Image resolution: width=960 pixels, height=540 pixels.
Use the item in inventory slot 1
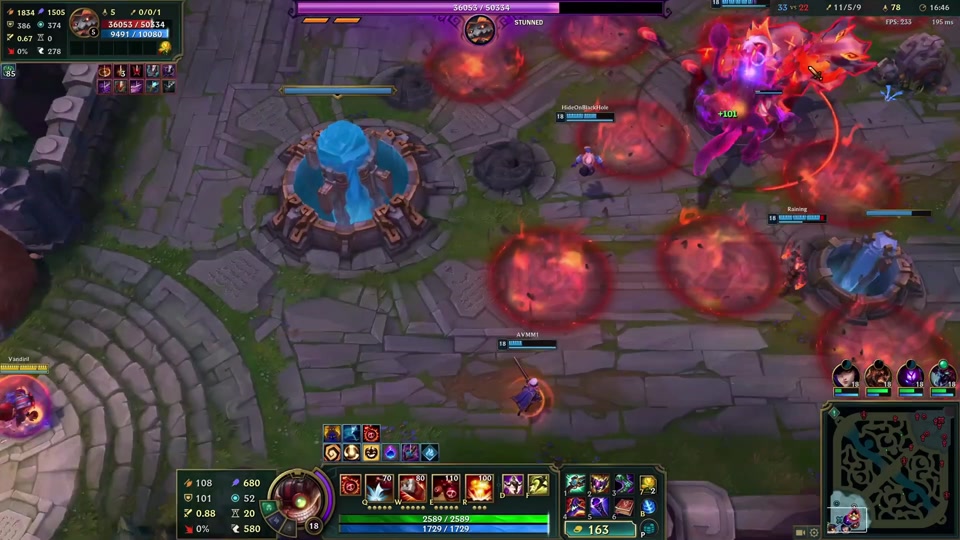(577, 485)
